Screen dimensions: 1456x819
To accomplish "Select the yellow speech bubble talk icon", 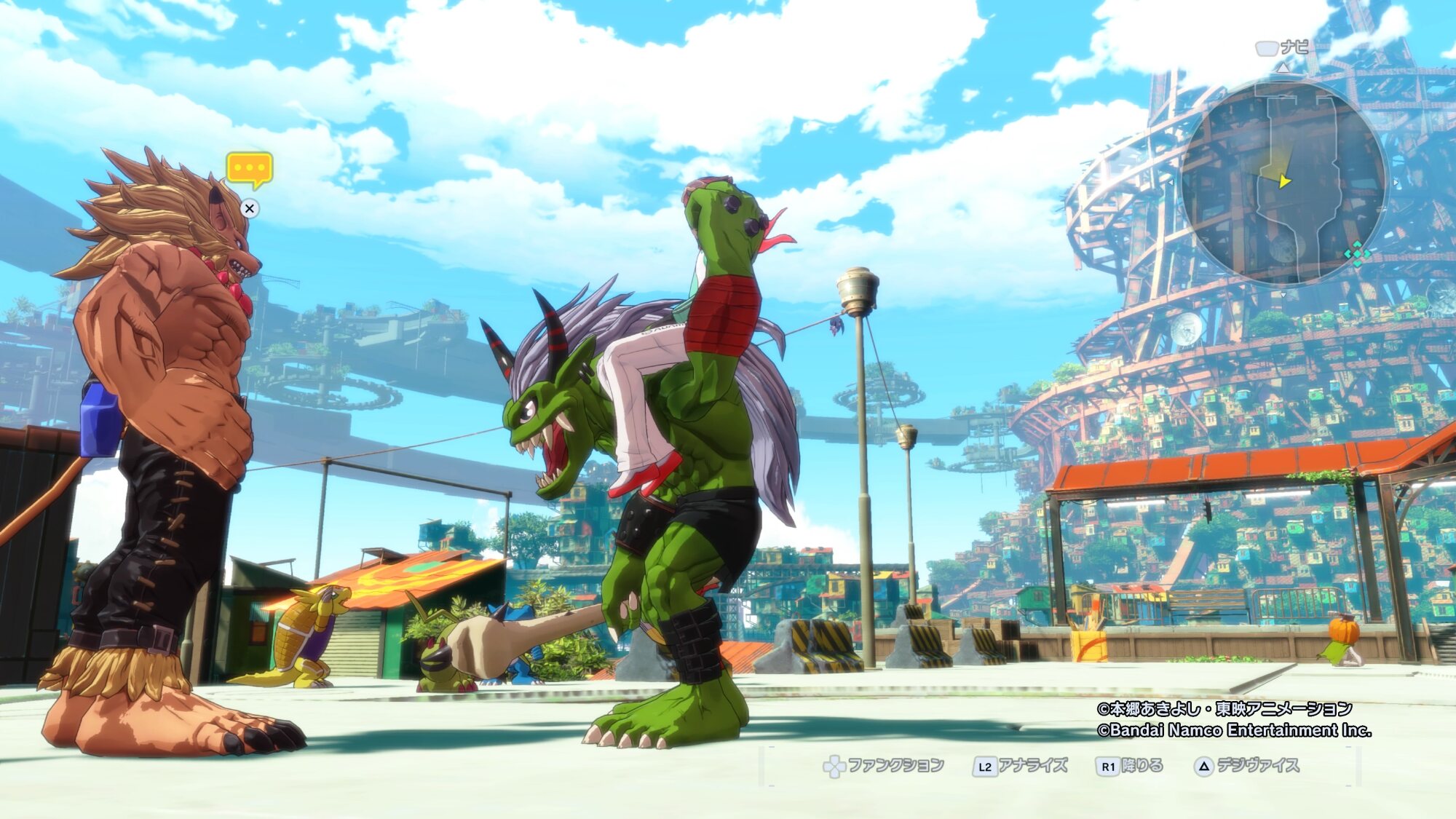I will [249, 169].
